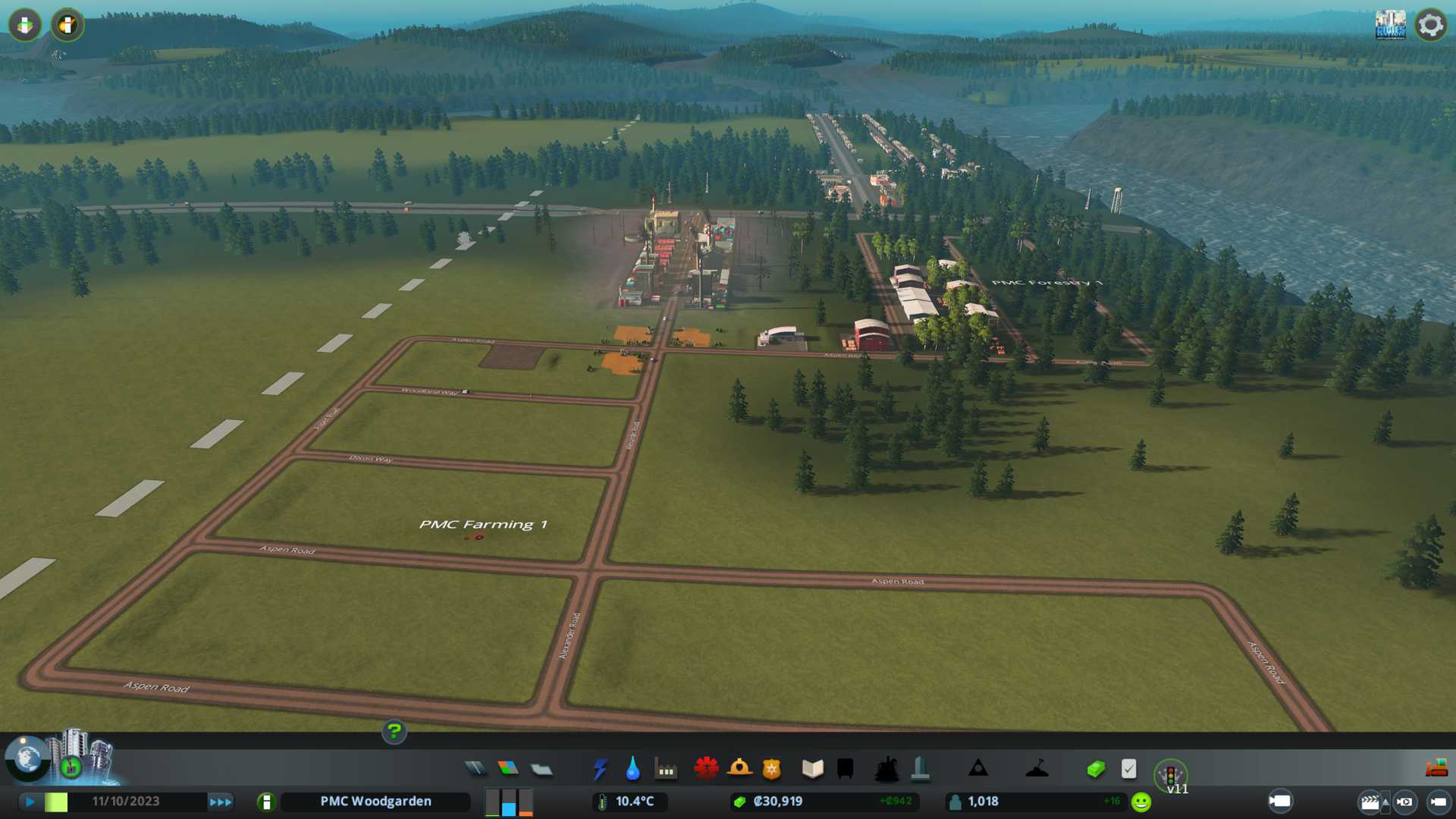1456x819 pixels.
Task: Open the Police Department menu
Action: [772, 769]
